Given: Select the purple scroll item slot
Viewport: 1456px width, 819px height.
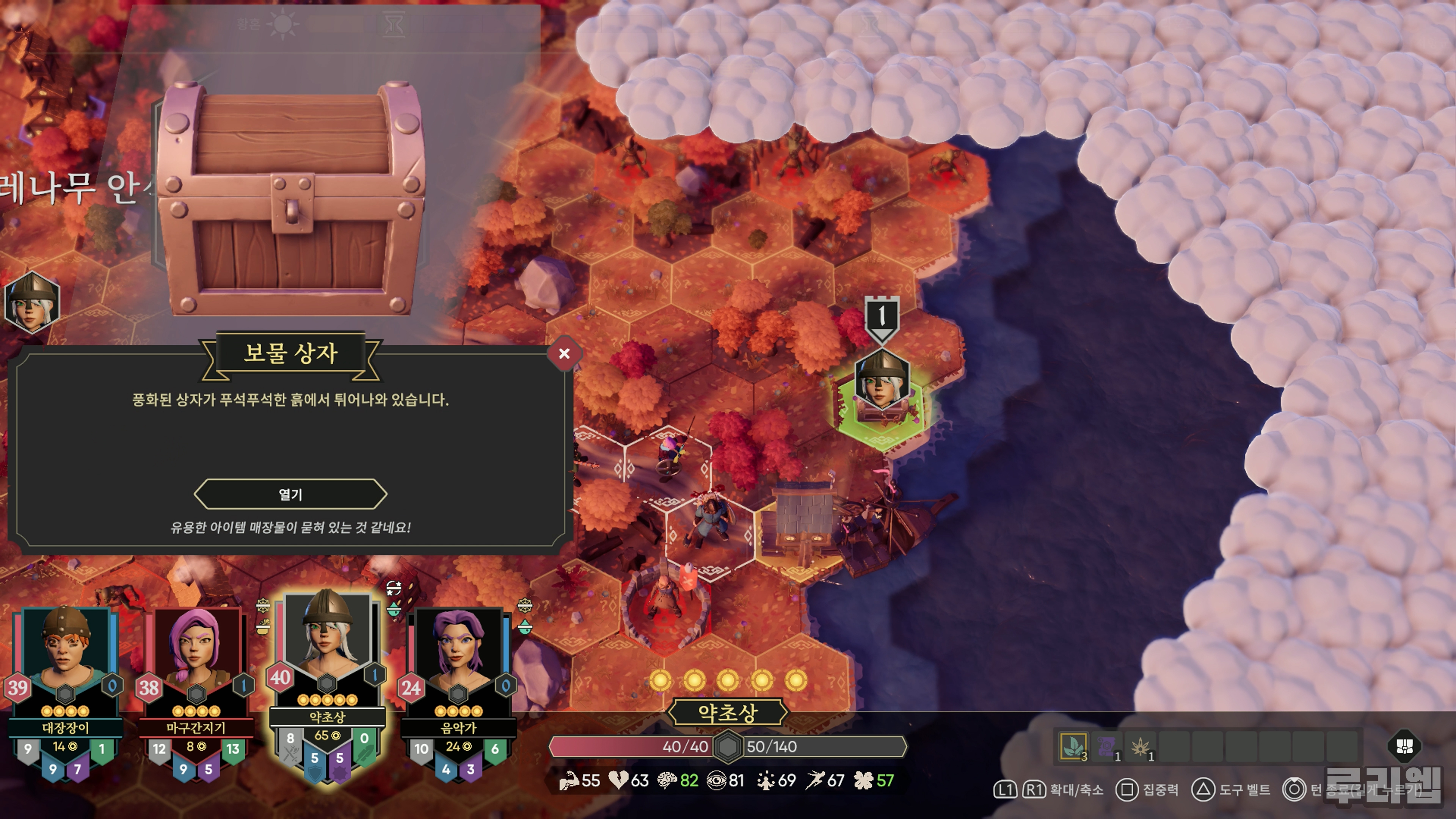Looking at the screenshot, I should click(1107, 747).
